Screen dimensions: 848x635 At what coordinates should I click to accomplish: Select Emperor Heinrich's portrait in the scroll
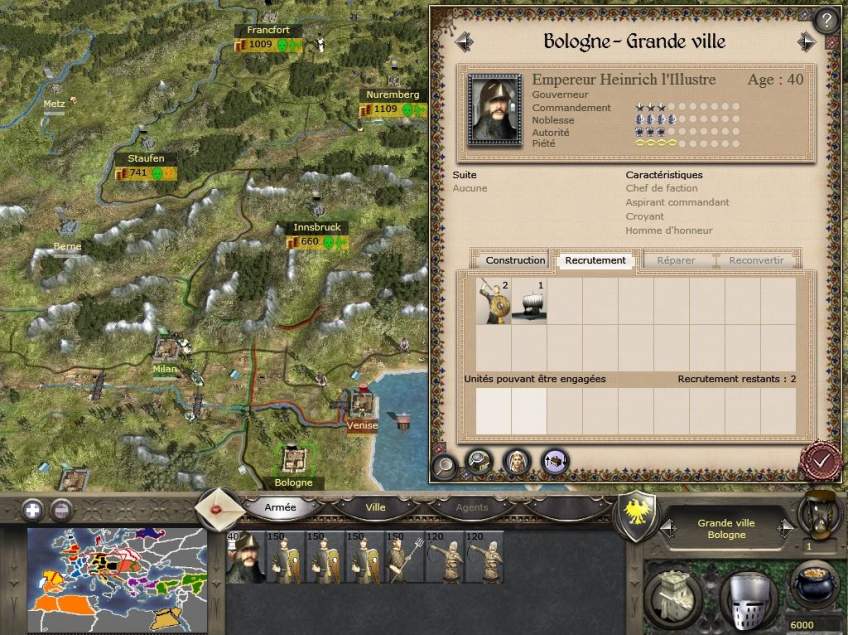point(494,109)
